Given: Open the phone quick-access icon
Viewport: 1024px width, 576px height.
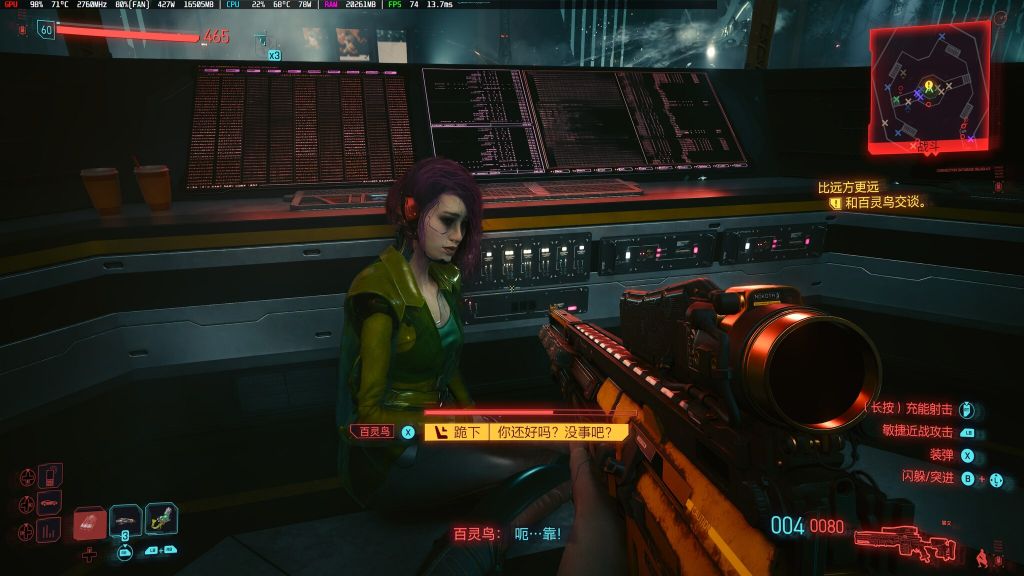Looking at the screenshot, I should pyautogui.click(x=49, y=475).
